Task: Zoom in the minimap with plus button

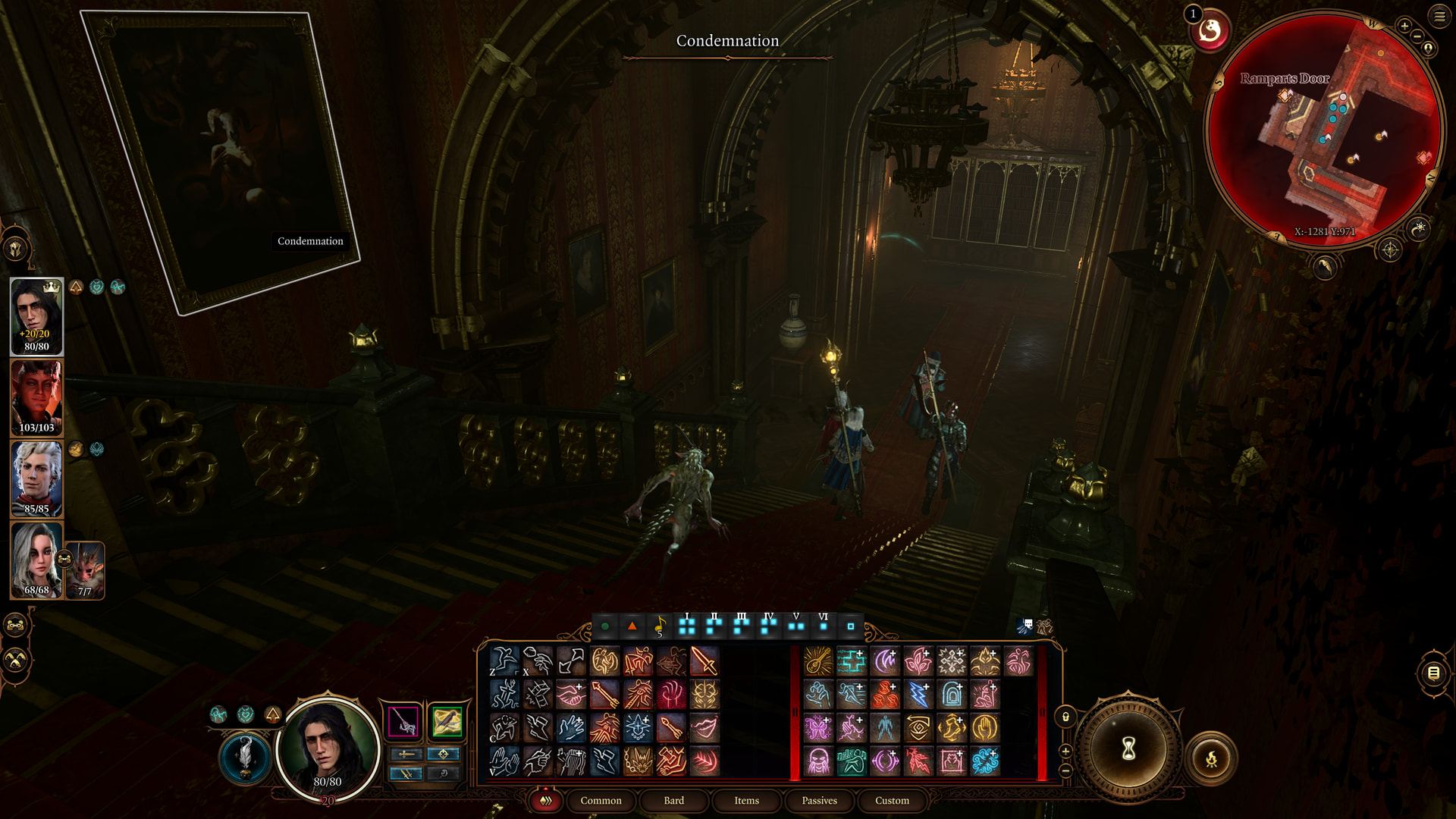Action: click(x=1404, y=26)
